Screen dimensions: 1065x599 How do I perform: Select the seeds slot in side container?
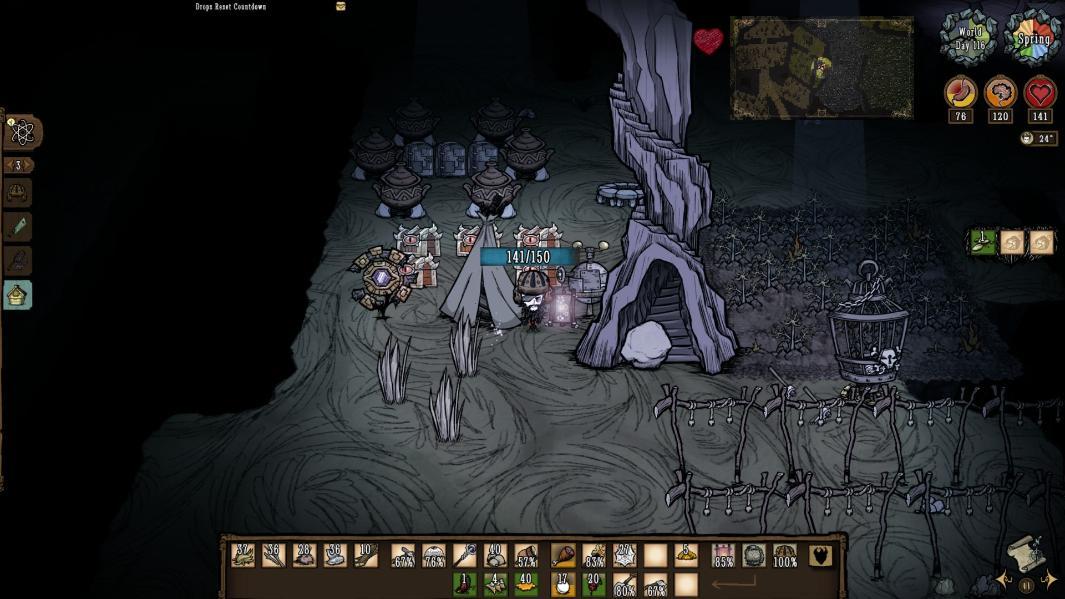(983, 242)
